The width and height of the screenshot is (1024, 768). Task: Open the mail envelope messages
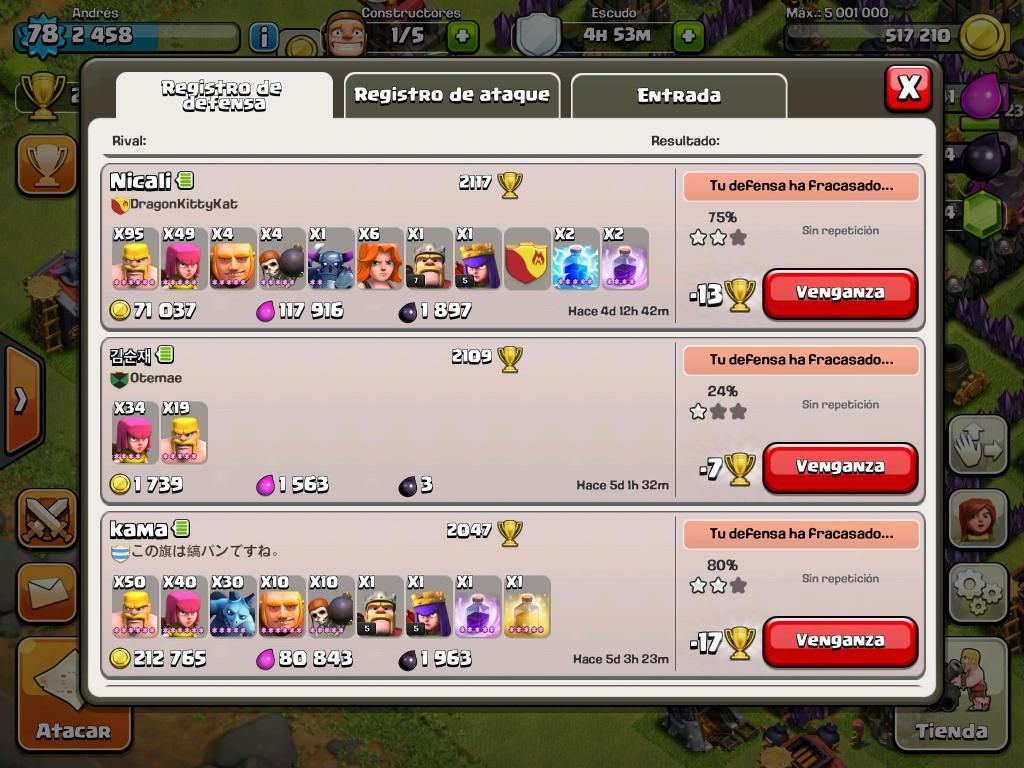[x=46, y=593]
